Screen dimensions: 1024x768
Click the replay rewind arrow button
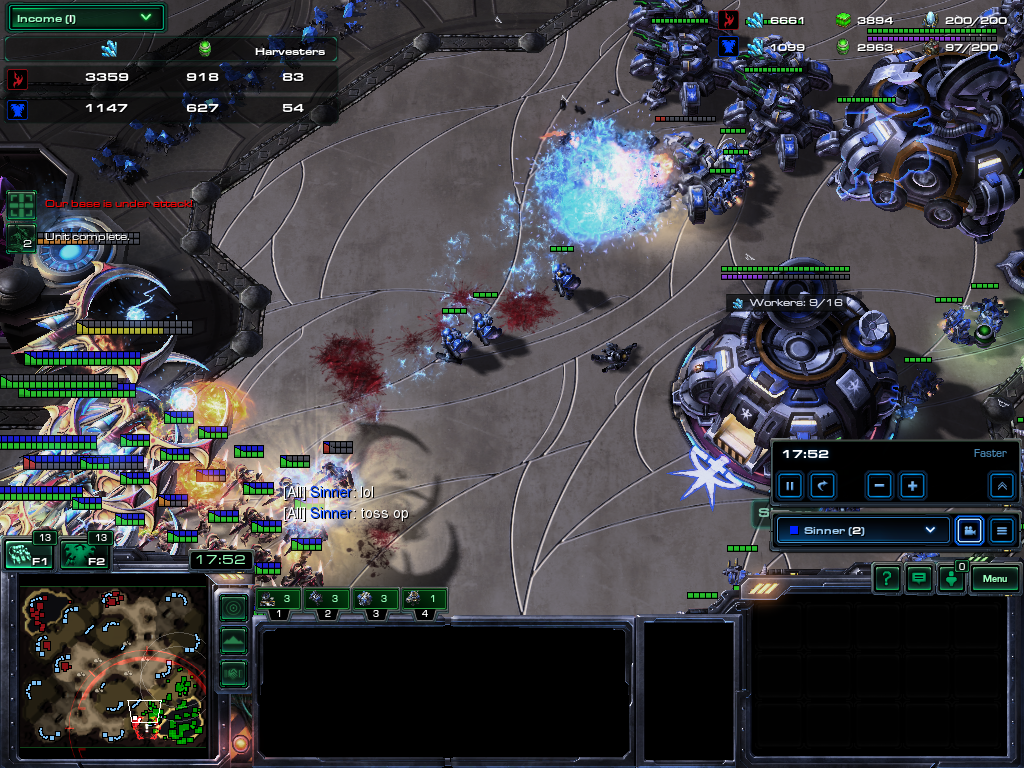pyautogui.click(x=822, y=486)
